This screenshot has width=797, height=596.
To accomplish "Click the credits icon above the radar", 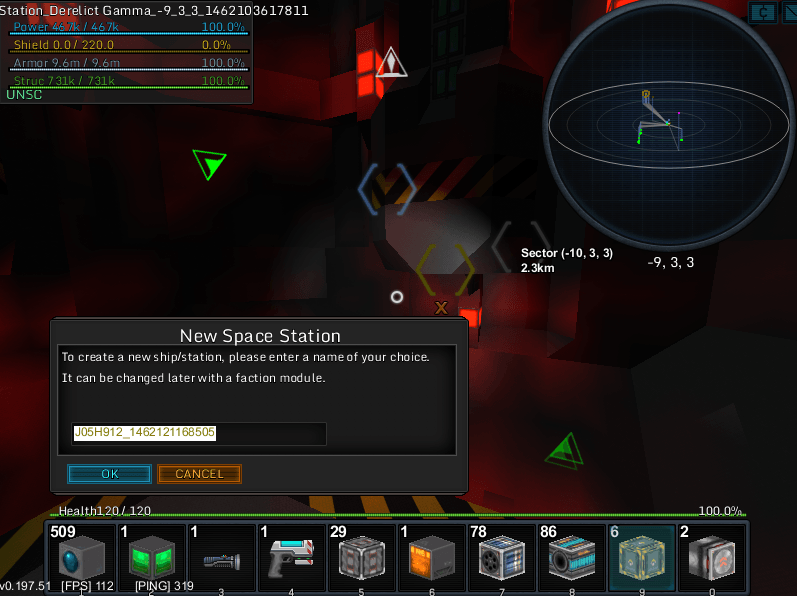I will [x=763, y=12].
